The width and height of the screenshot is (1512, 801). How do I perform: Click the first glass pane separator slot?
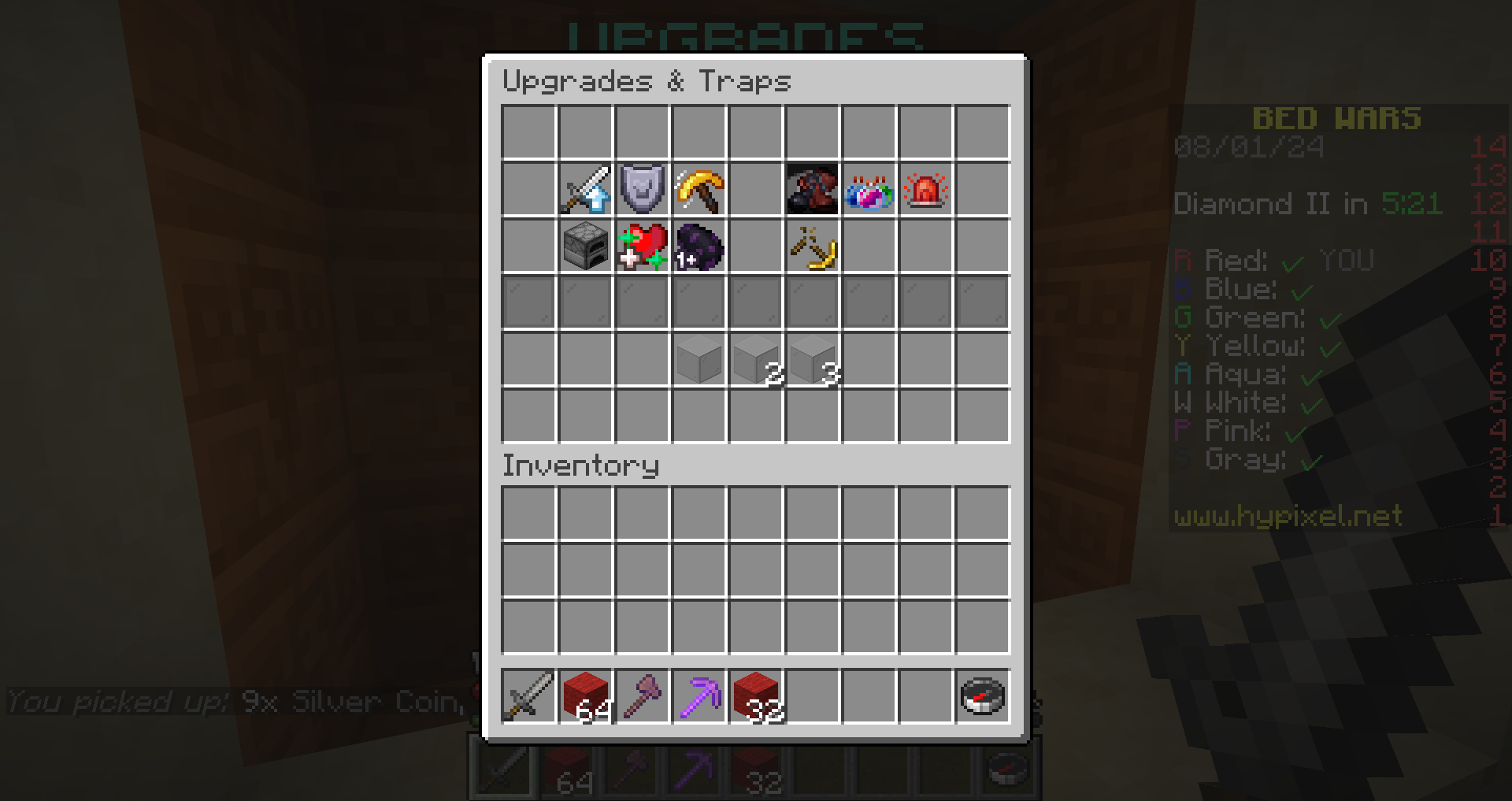click(x=528, y=303)
